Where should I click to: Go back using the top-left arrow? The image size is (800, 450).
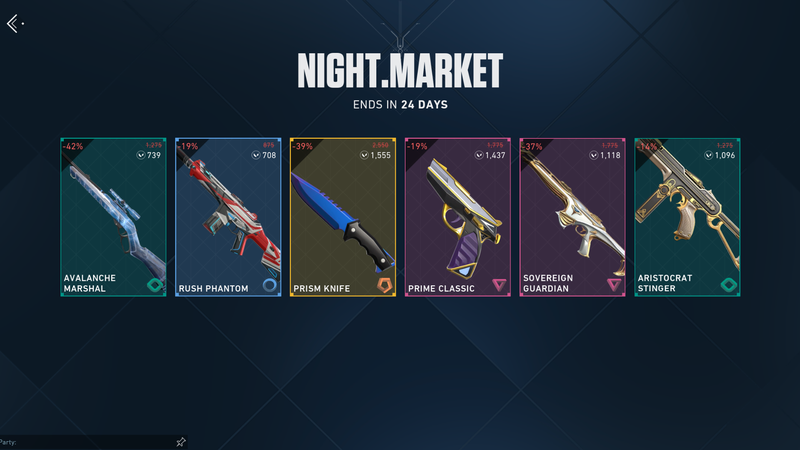(13, 23)
